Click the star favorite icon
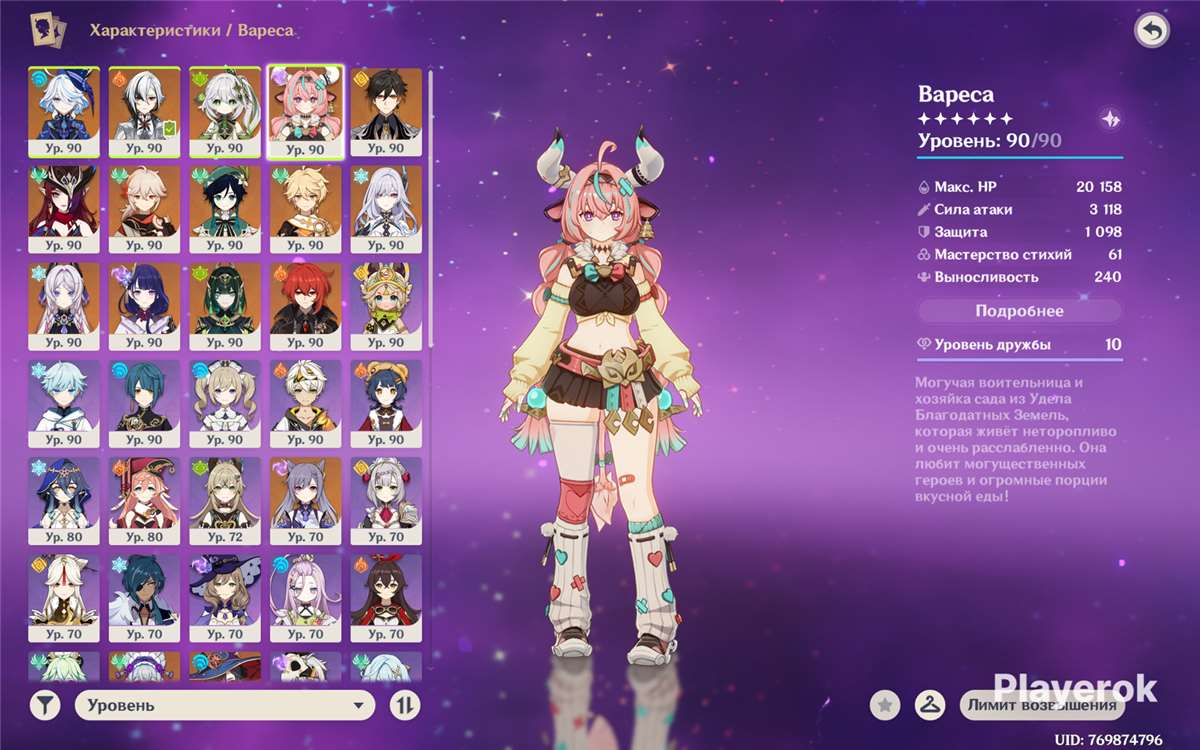The image size is (1200, 750). click(884, 706)
